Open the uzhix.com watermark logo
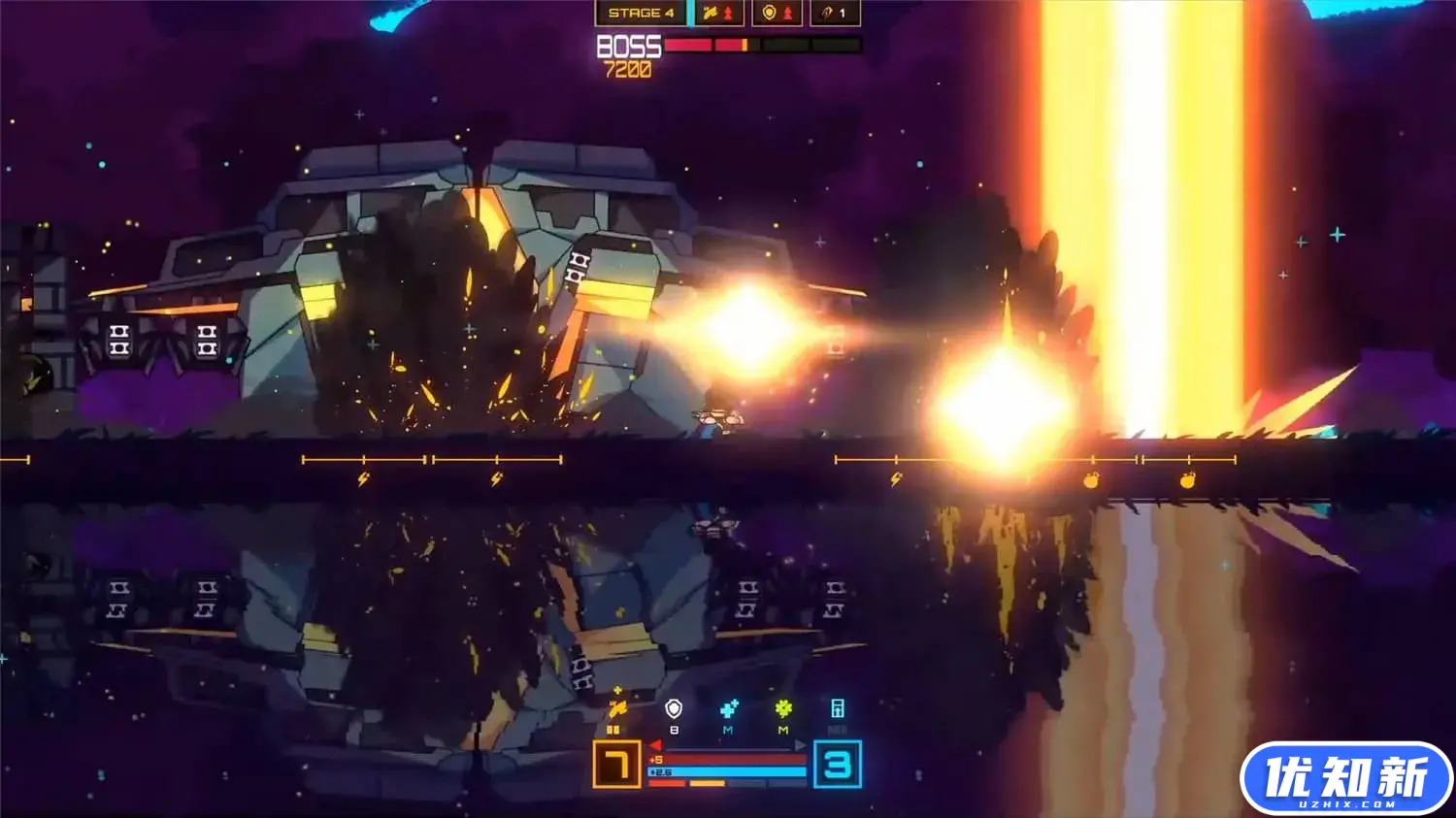Screen dimensions: 1456x818 point(1345,778)
